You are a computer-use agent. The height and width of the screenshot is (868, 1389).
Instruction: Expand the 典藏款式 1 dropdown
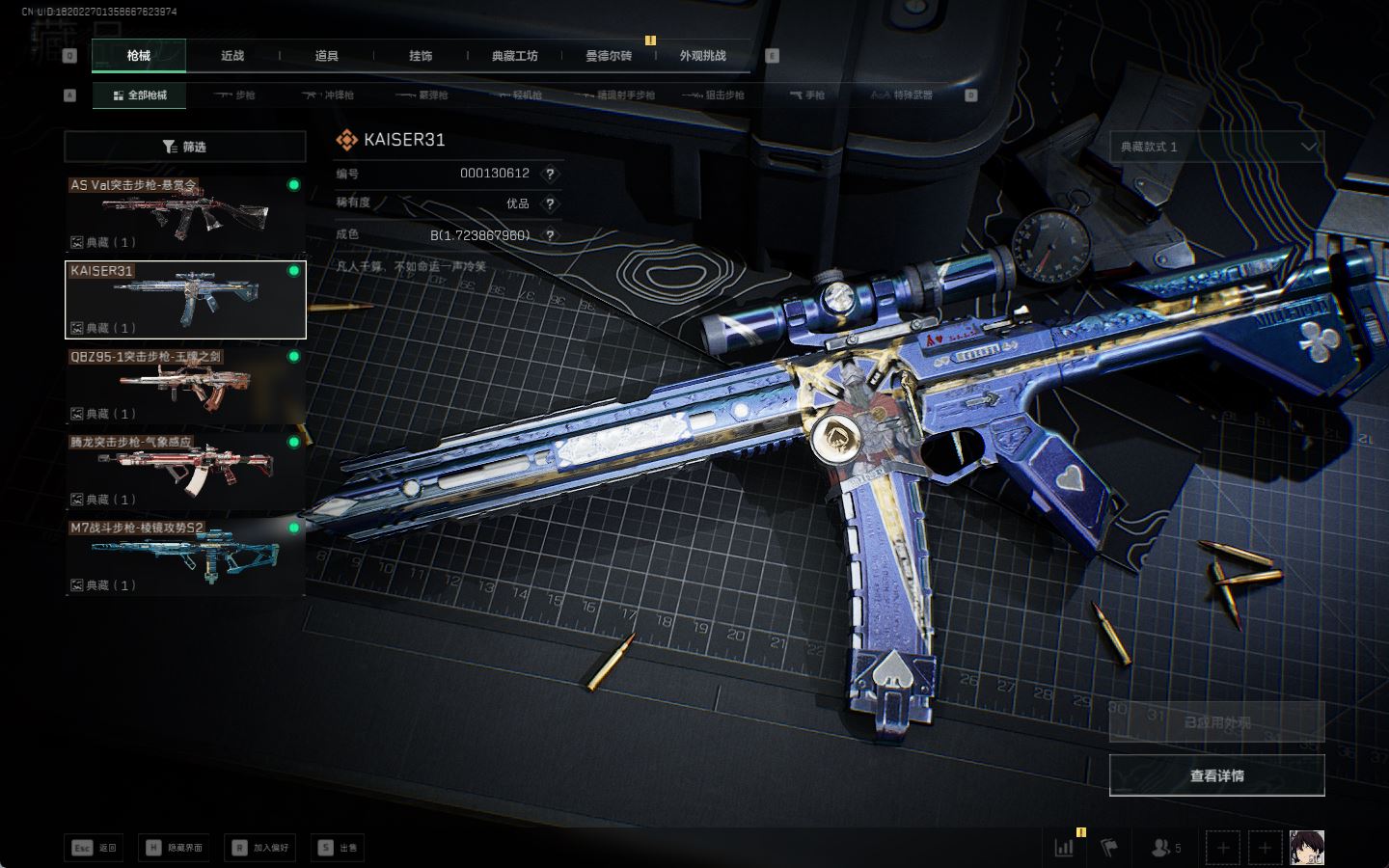point(1216,147)
